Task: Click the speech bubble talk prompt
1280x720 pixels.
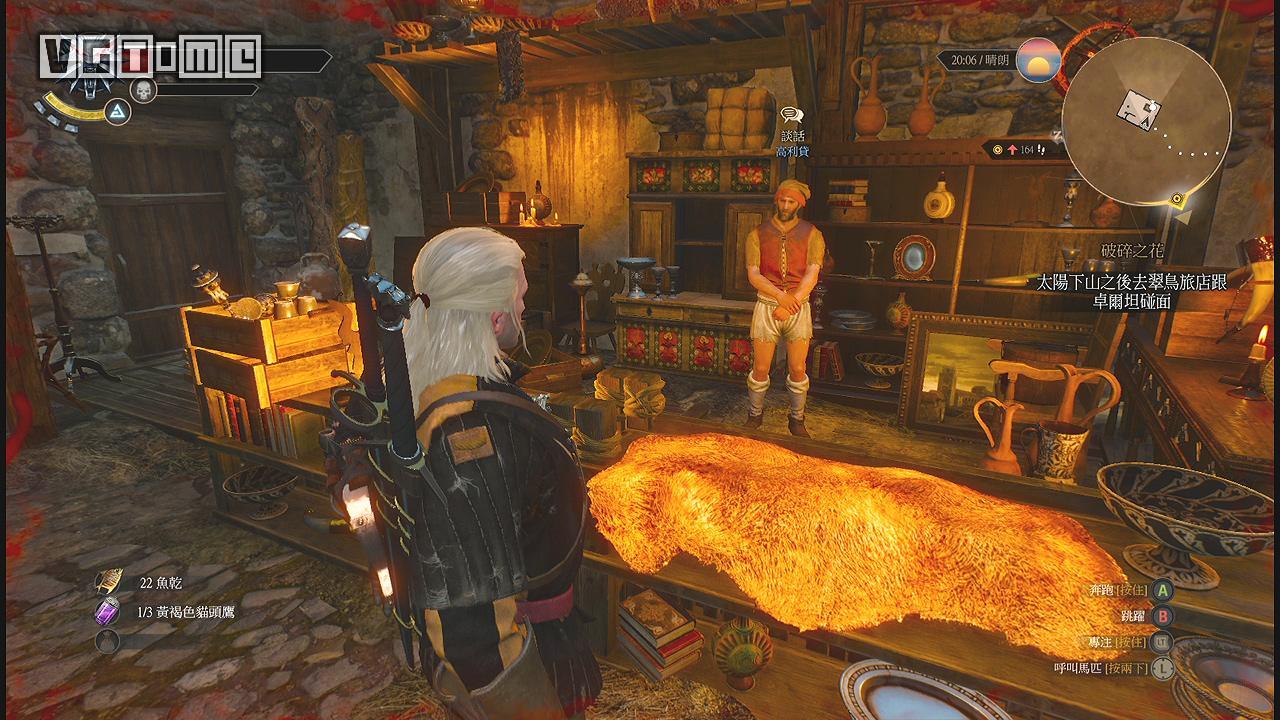Action: point(792,117)
